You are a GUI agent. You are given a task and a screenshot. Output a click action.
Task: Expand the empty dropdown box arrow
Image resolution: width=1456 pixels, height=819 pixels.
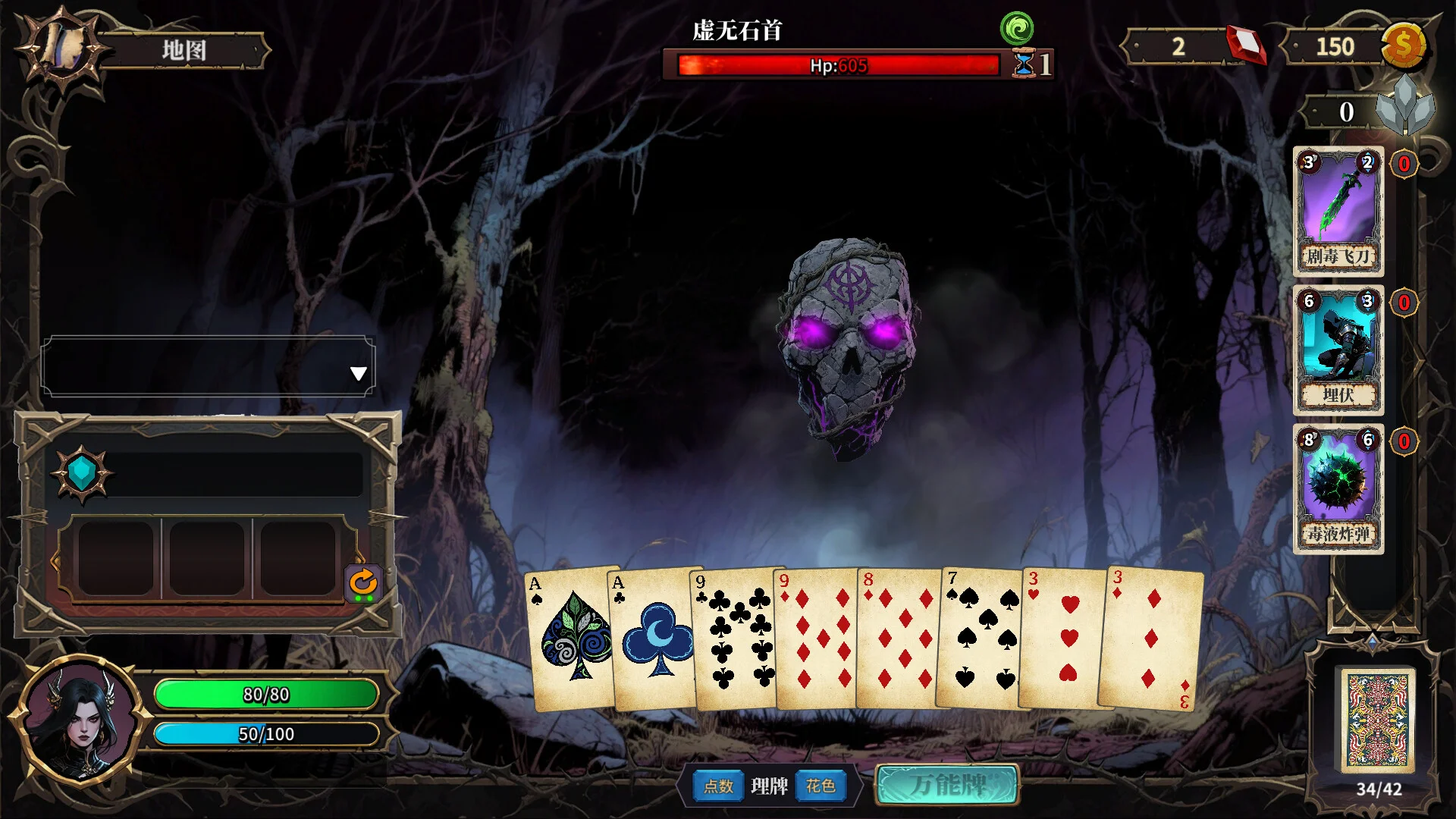coord(359,373)
